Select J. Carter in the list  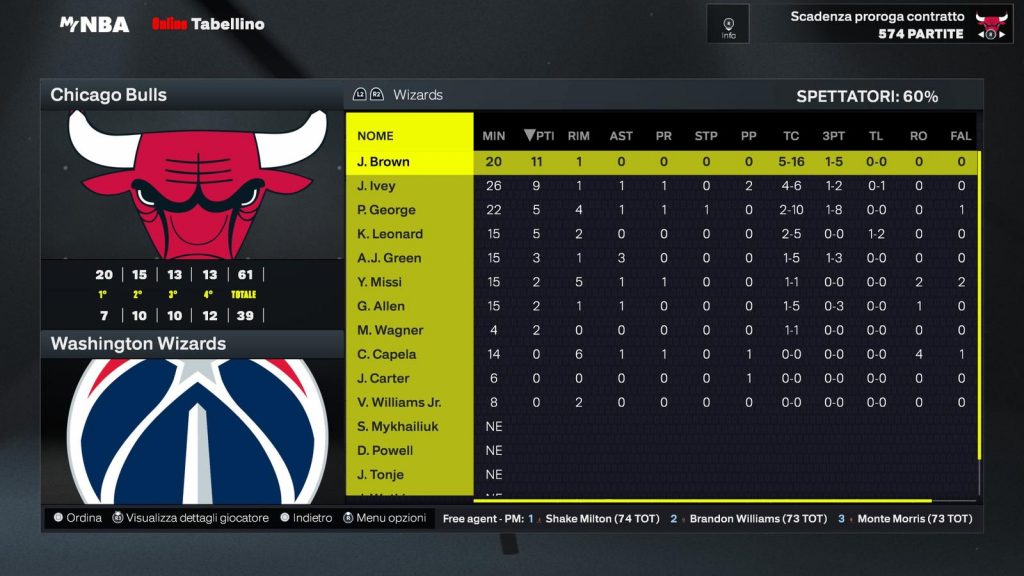(383, 378)
